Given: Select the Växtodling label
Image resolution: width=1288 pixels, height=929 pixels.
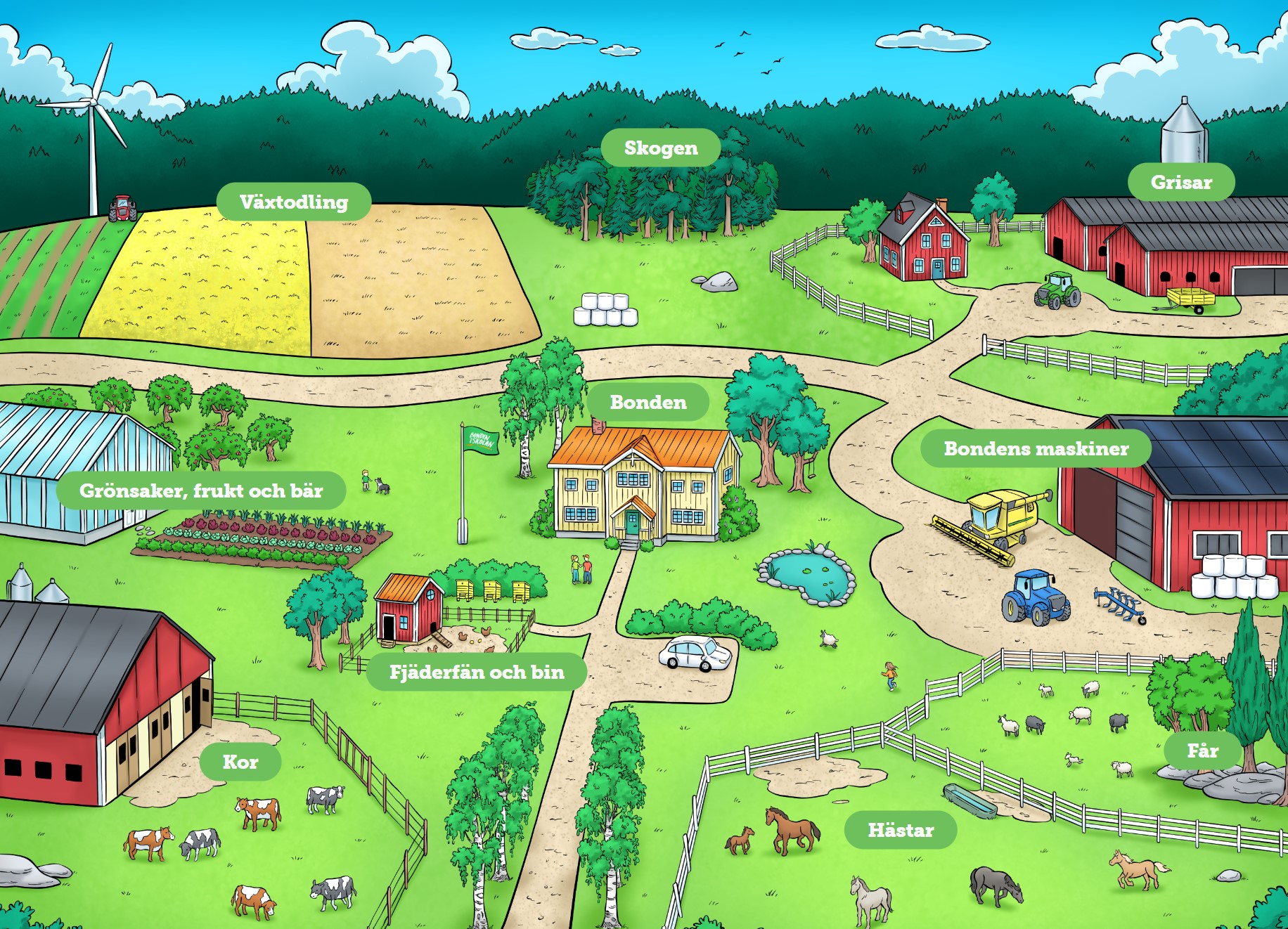Looking at the screenshot, I should click(294, 202).
